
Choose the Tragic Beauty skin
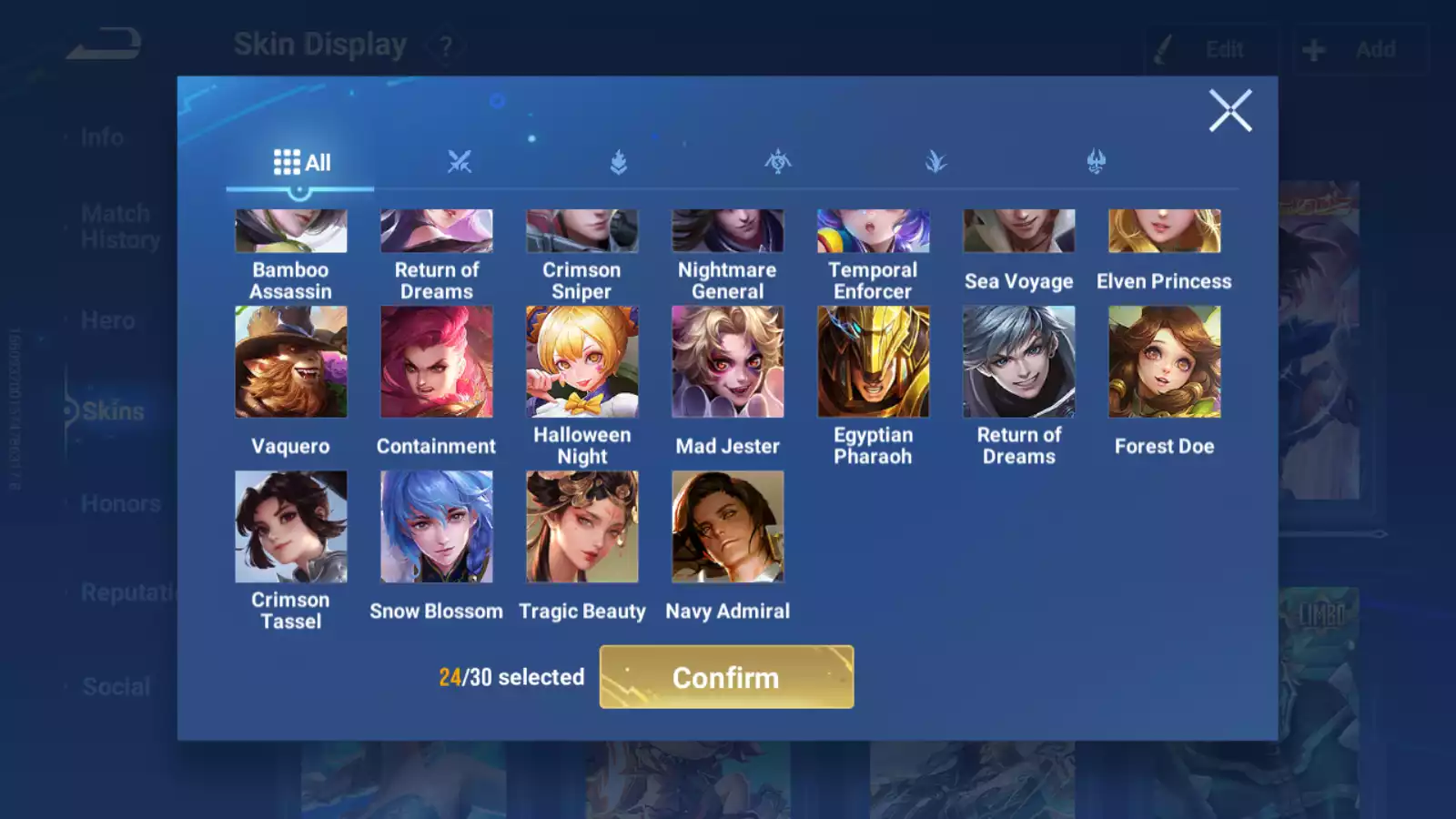pyautogui.click(x=582, y=527)
